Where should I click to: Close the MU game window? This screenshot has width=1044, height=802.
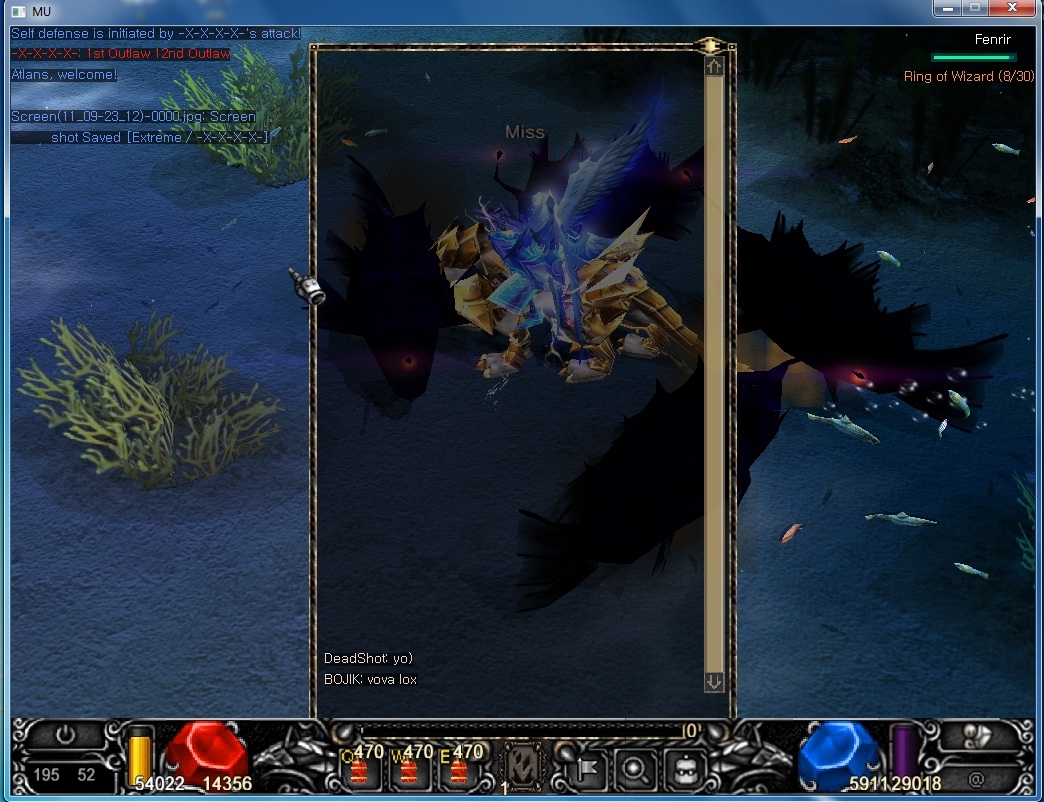point(1014,8)
